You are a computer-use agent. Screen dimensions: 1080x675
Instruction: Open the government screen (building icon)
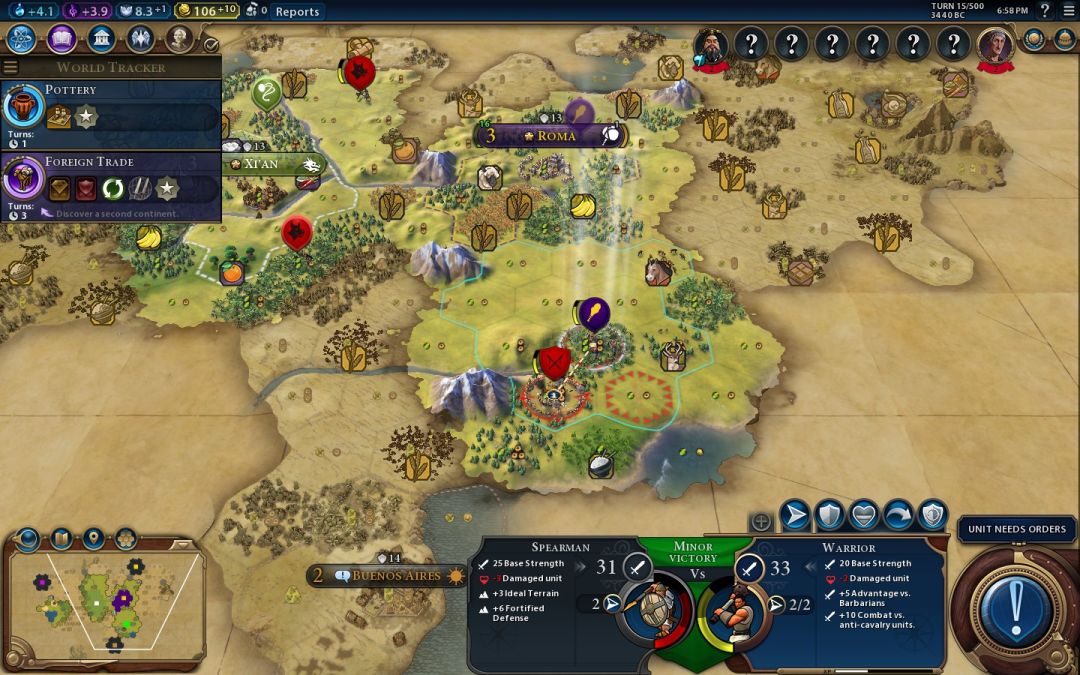(x=101, y=39)
